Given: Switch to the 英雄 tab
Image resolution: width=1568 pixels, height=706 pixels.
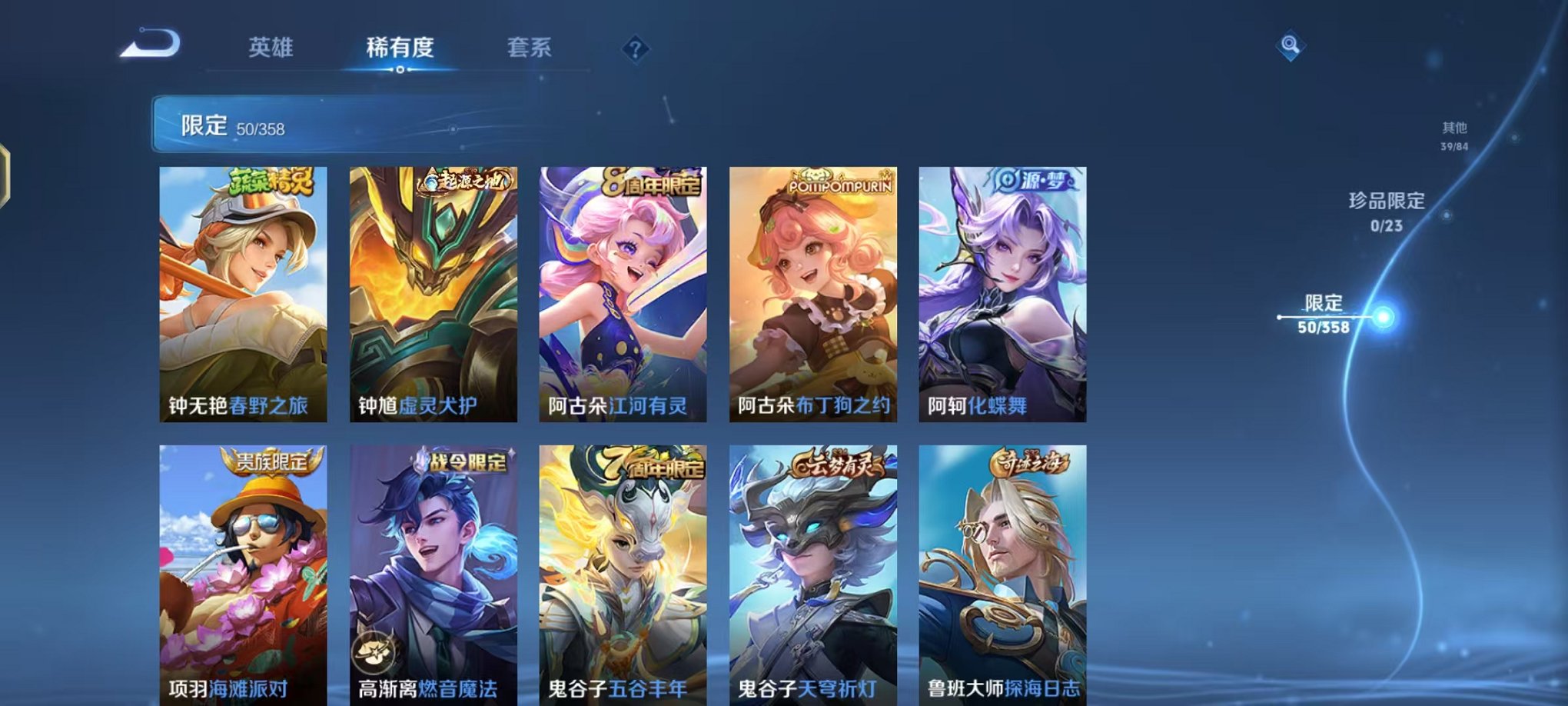Looking at the screenshot, I should pyautogui.click(x=271, y=48).
